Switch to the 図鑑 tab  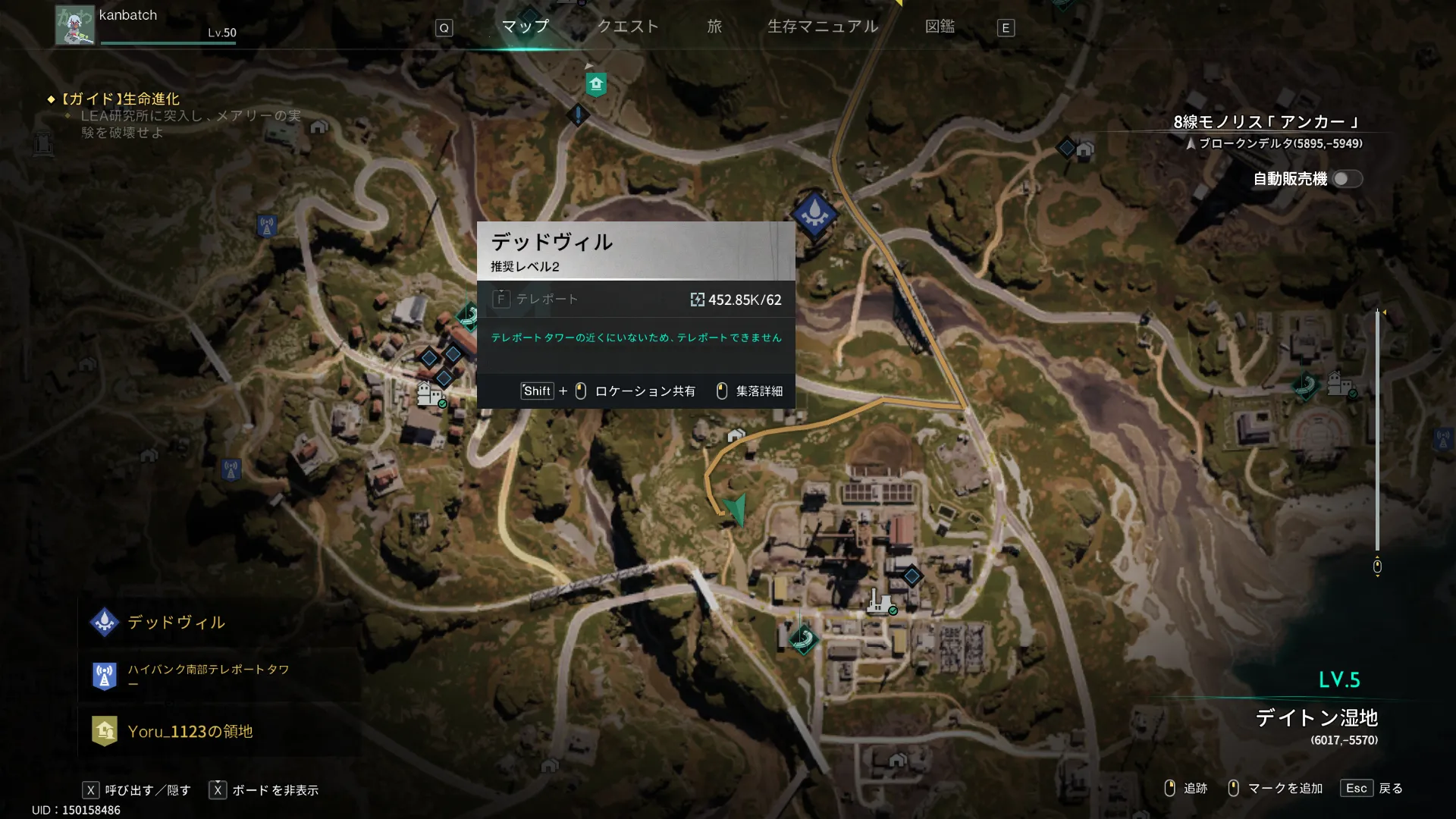[x=940, y=27]
